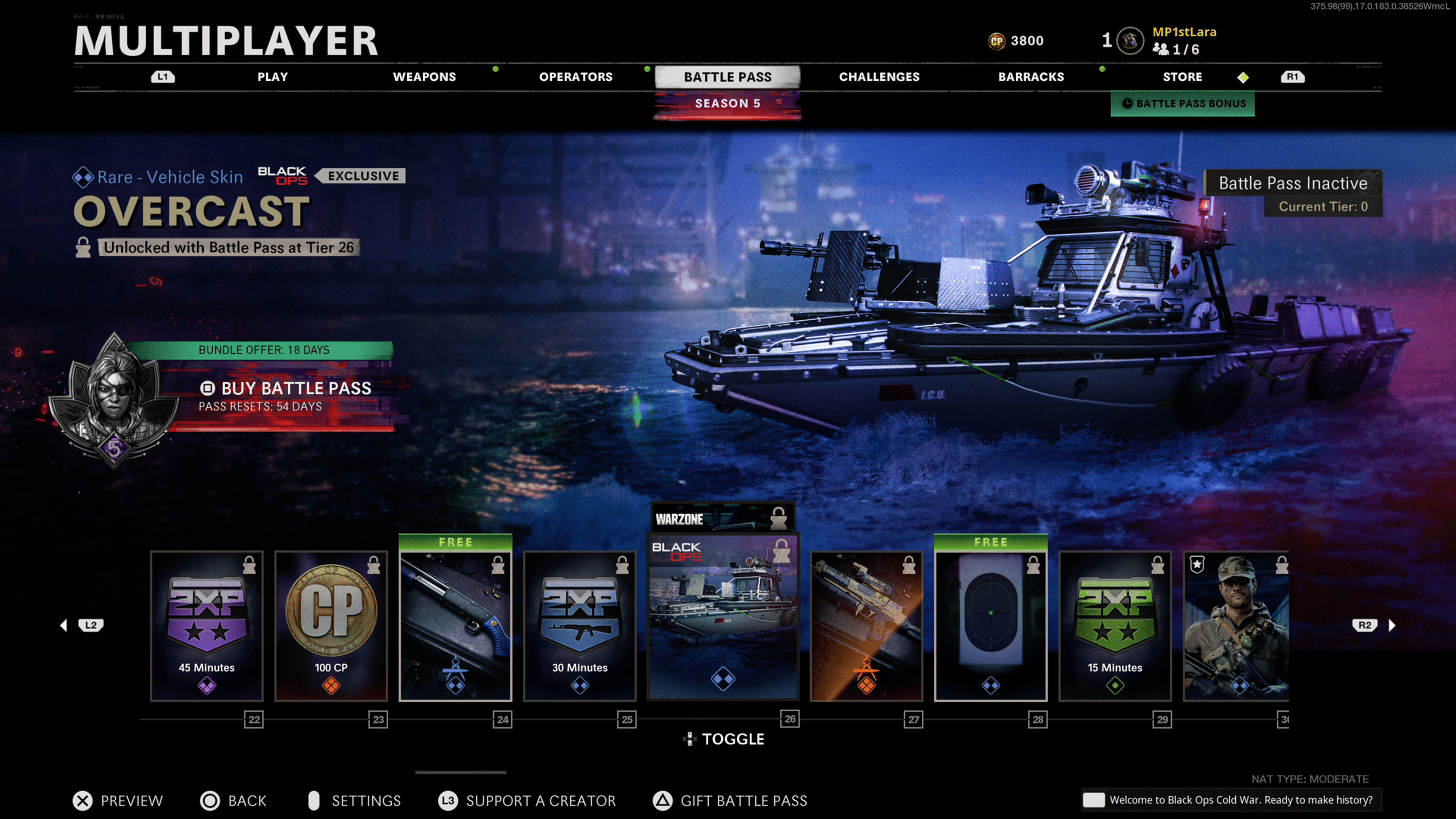The image size is (1456, 819).
Task: Open the Weapons tab
Action: pos(424,77)
